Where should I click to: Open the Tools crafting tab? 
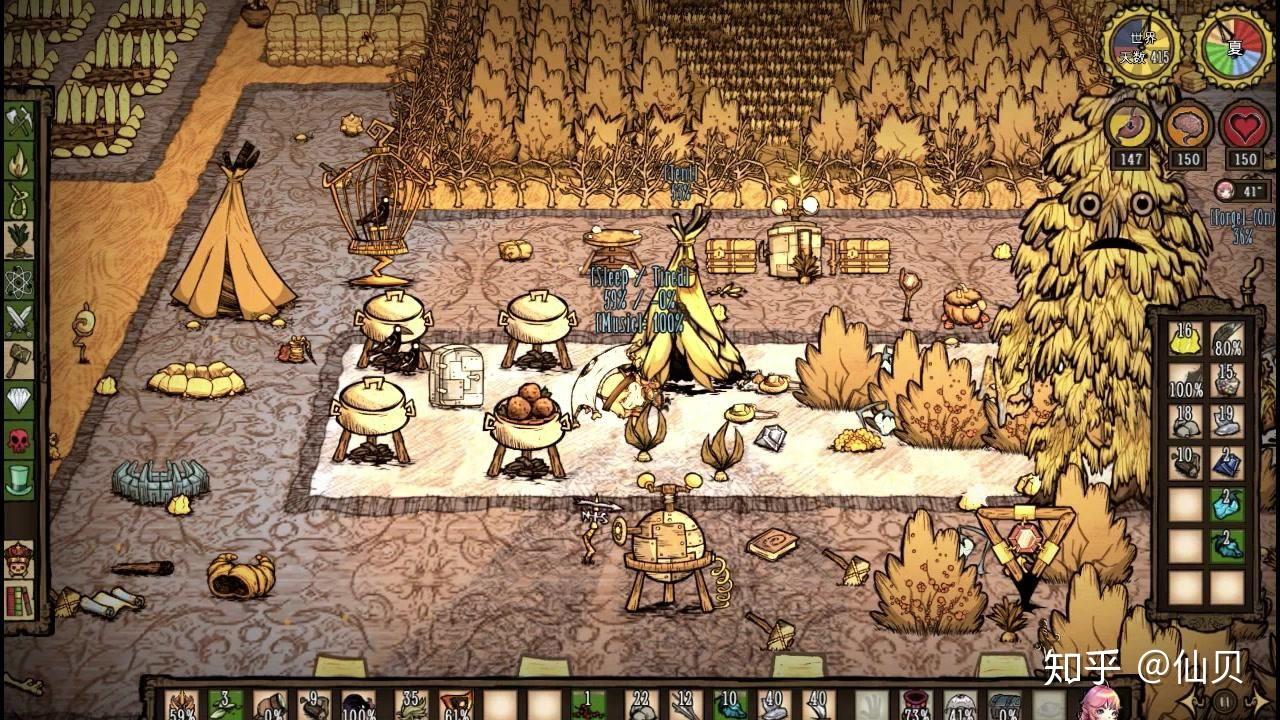coord(19,121)
